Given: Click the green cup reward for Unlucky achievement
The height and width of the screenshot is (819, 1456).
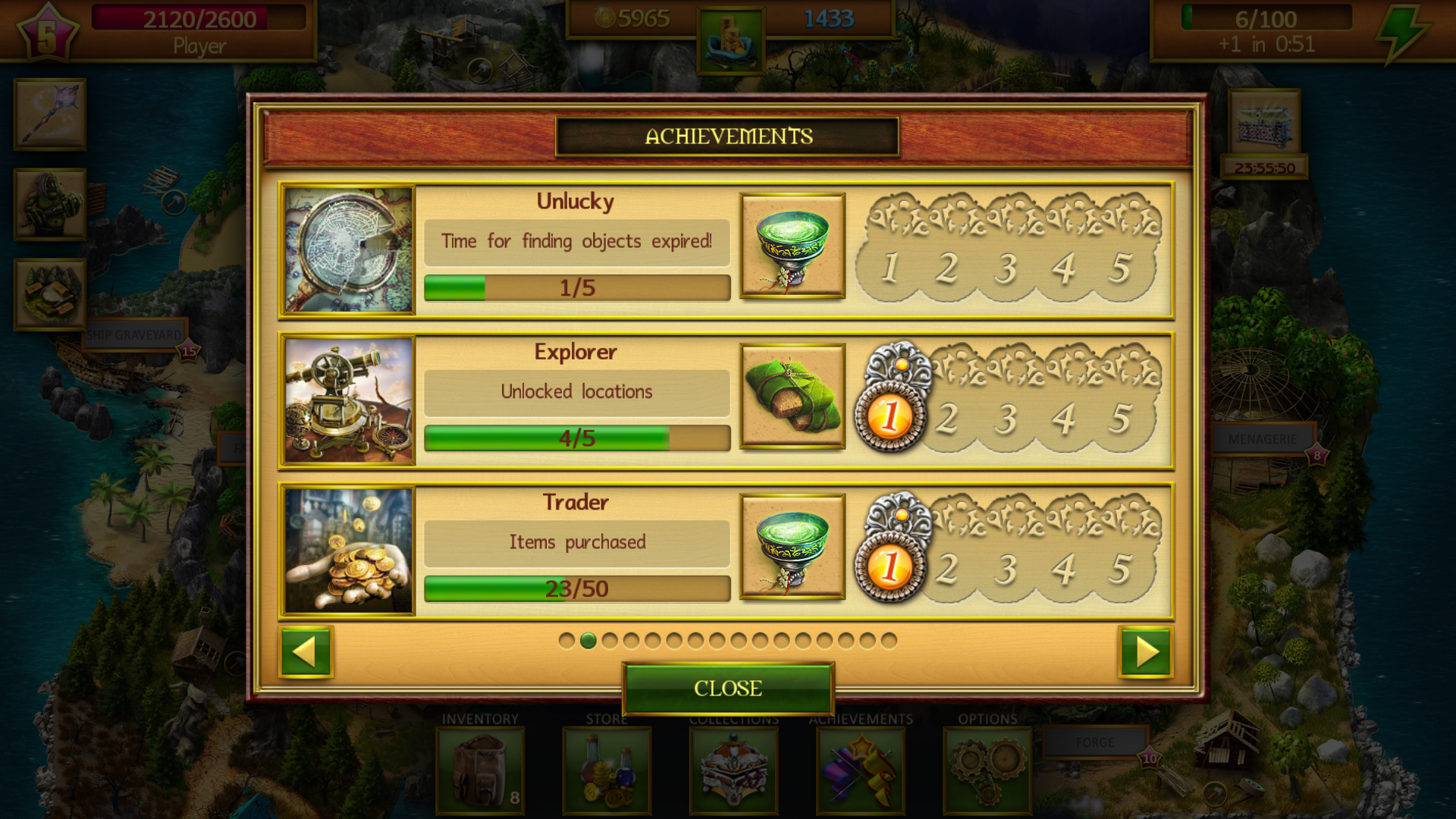Looking at the screenshot, I should point(792,245).
